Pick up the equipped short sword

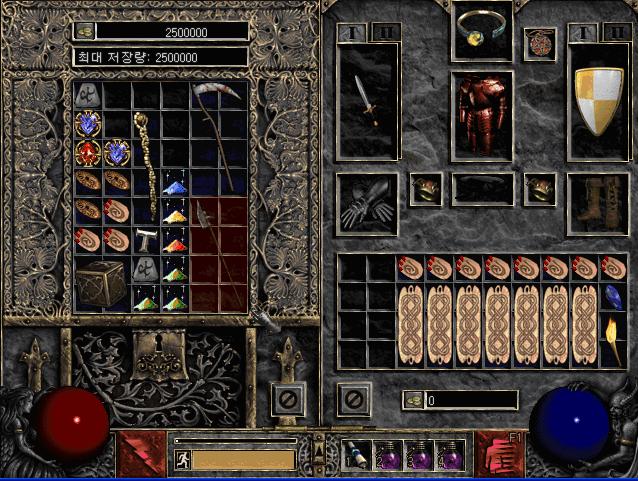[x=367, y=101]
